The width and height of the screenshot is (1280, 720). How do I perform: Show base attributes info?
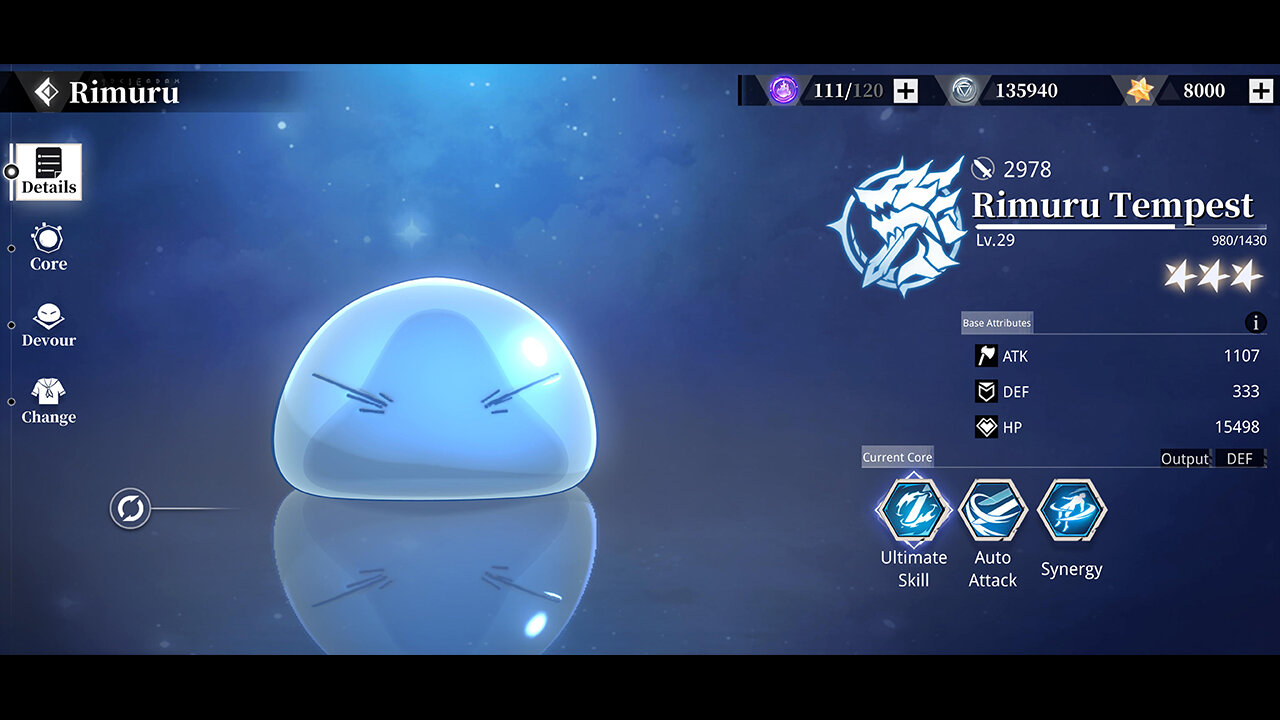[x=1255, y=323]
